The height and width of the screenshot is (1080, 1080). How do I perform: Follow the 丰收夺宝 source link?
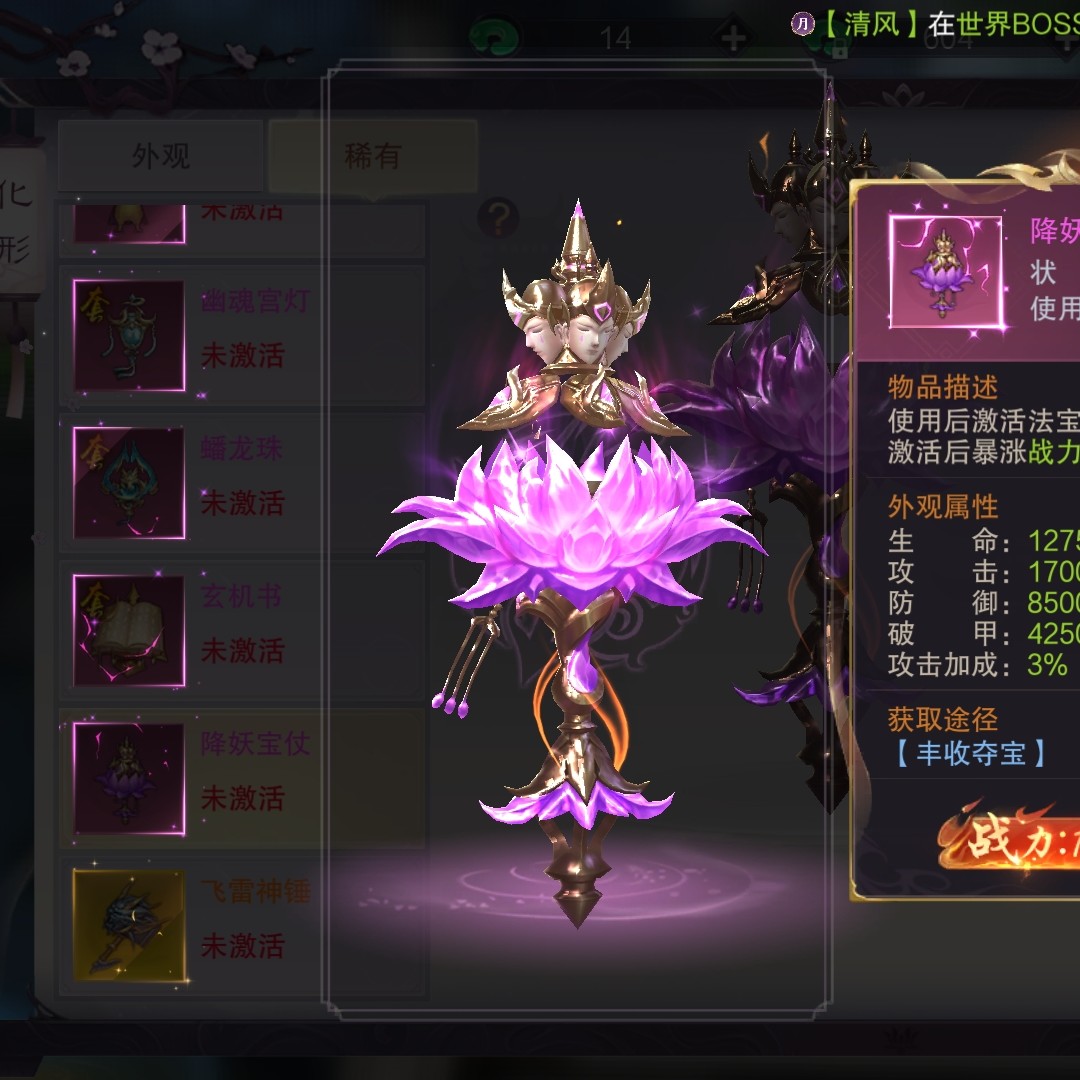click(x=968, y=753)
